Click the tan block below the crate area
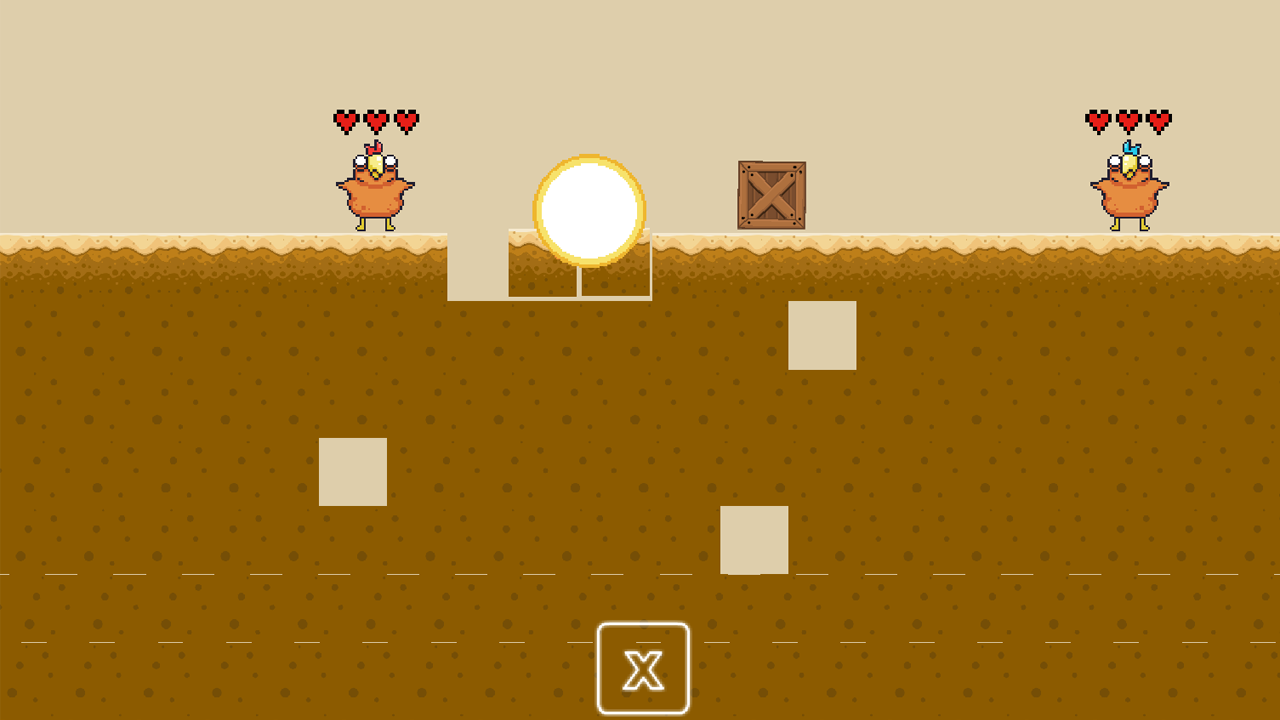Image resolution: width=1280 pixels, height=720 pixels. click(753, 538)
